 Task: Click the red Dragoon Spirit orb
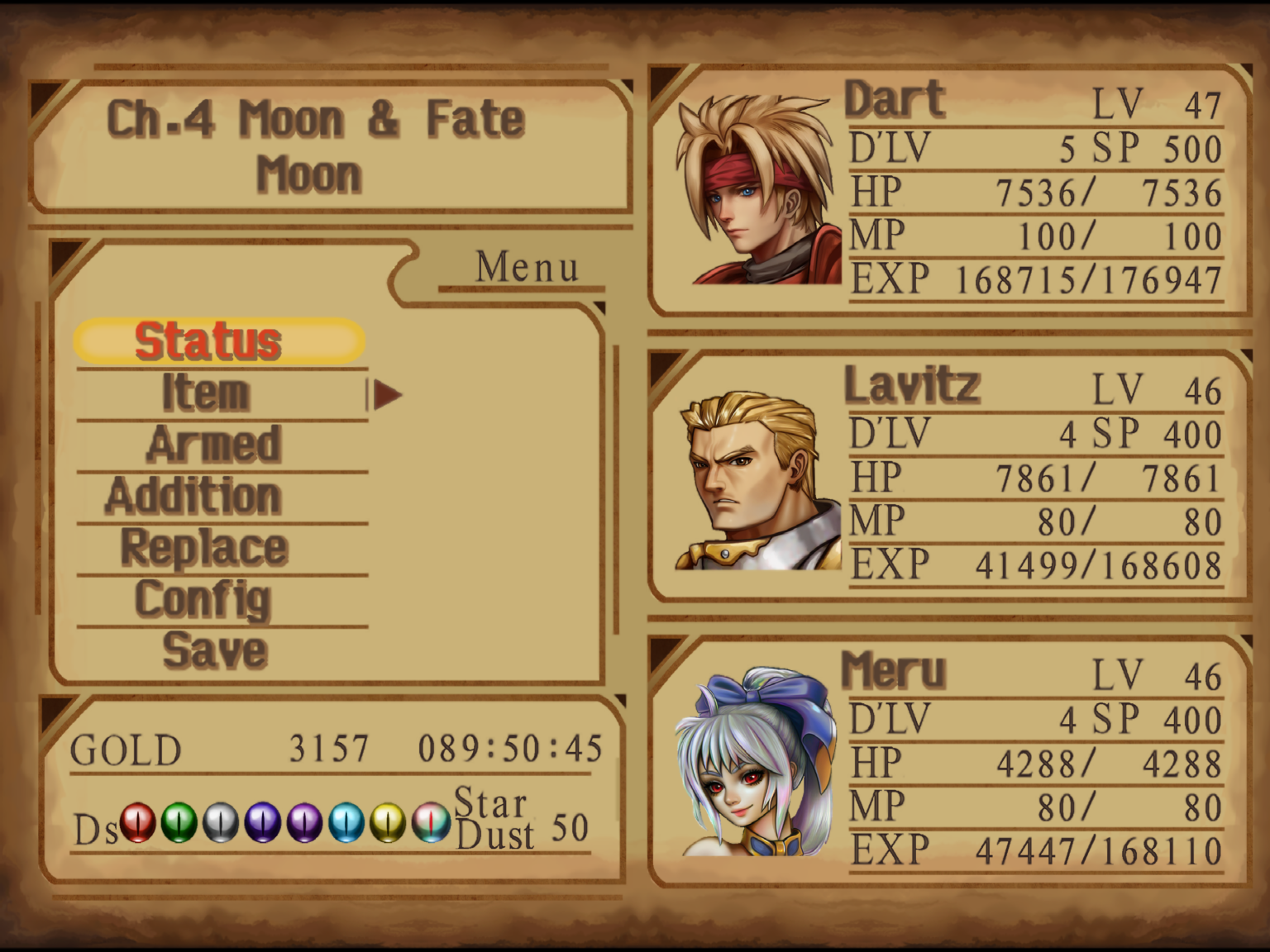[137, 823]
